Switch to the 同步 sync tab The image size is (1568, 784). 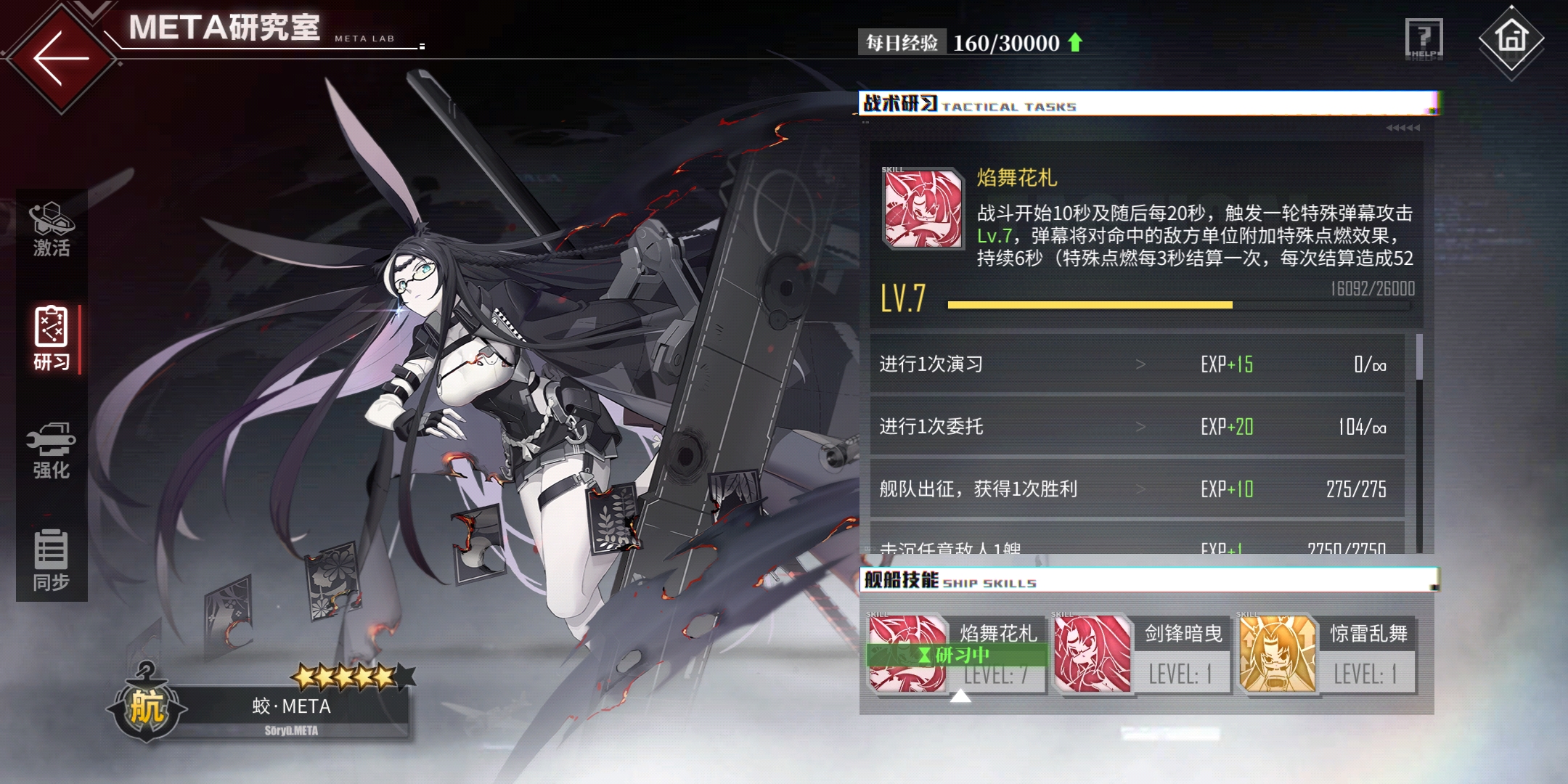pyautogui.click(x=52, y=560)
